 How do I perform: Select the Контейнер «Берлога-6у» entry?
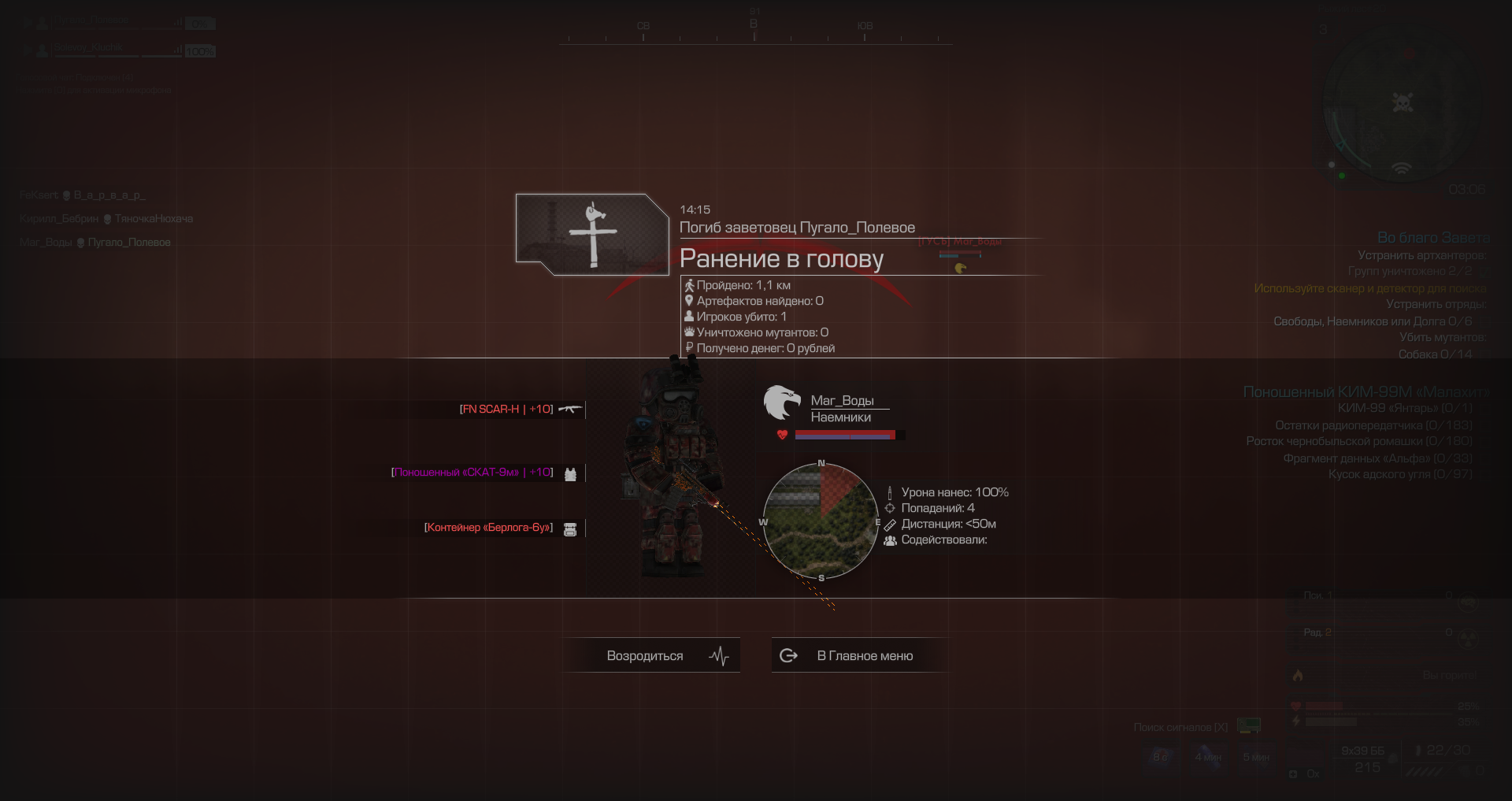pos(488,528)
